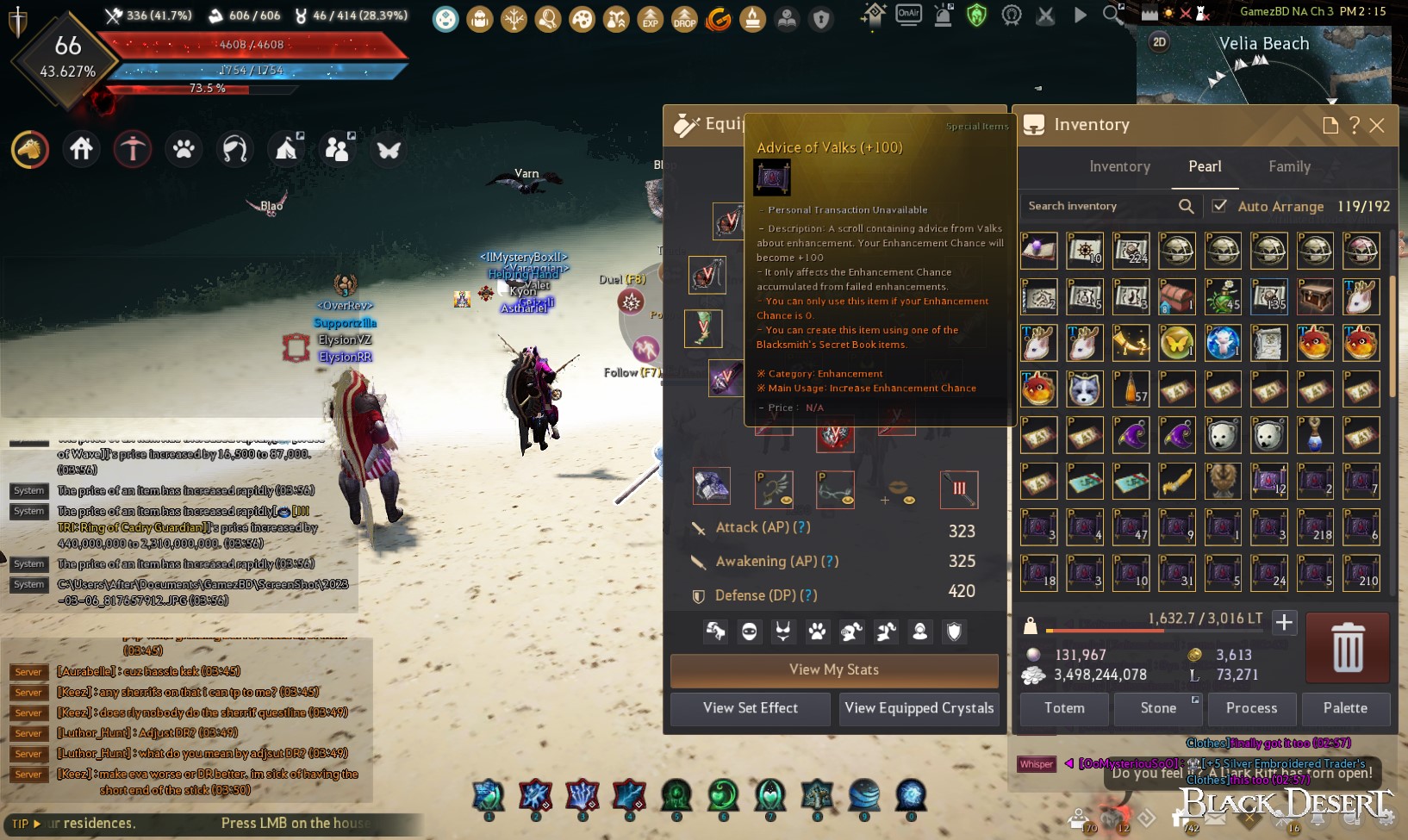Switch to the Family tab

1289,167
